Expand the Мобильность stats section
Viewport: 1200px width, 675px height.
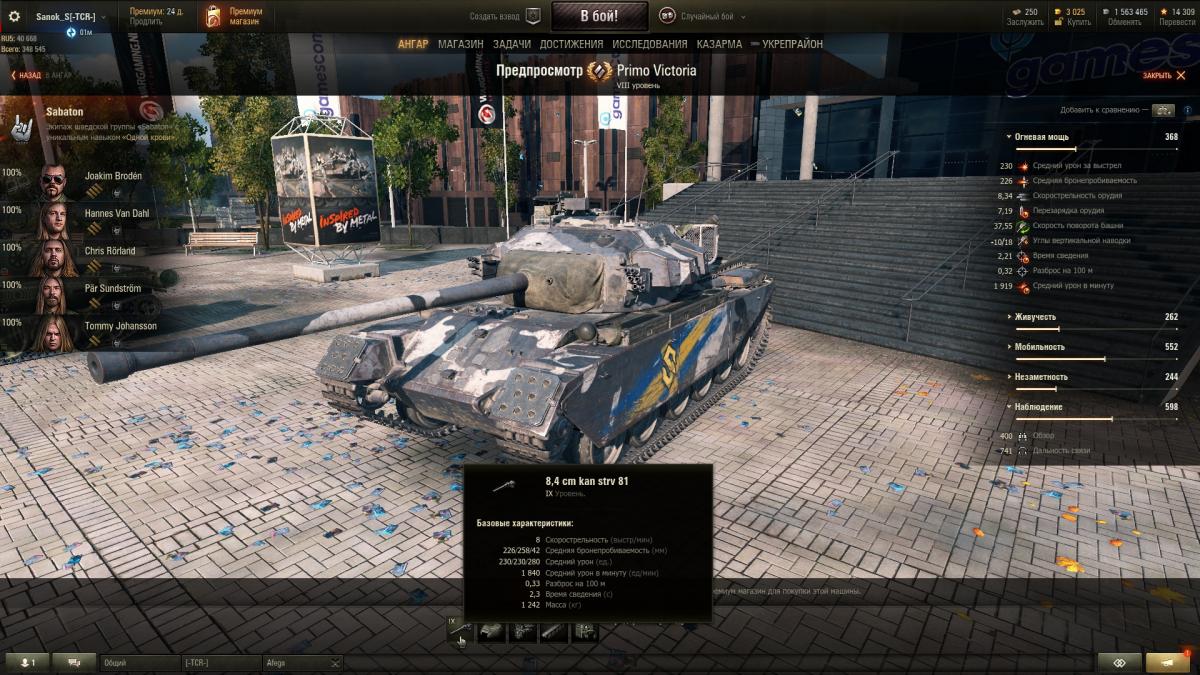pos(1039,347)
